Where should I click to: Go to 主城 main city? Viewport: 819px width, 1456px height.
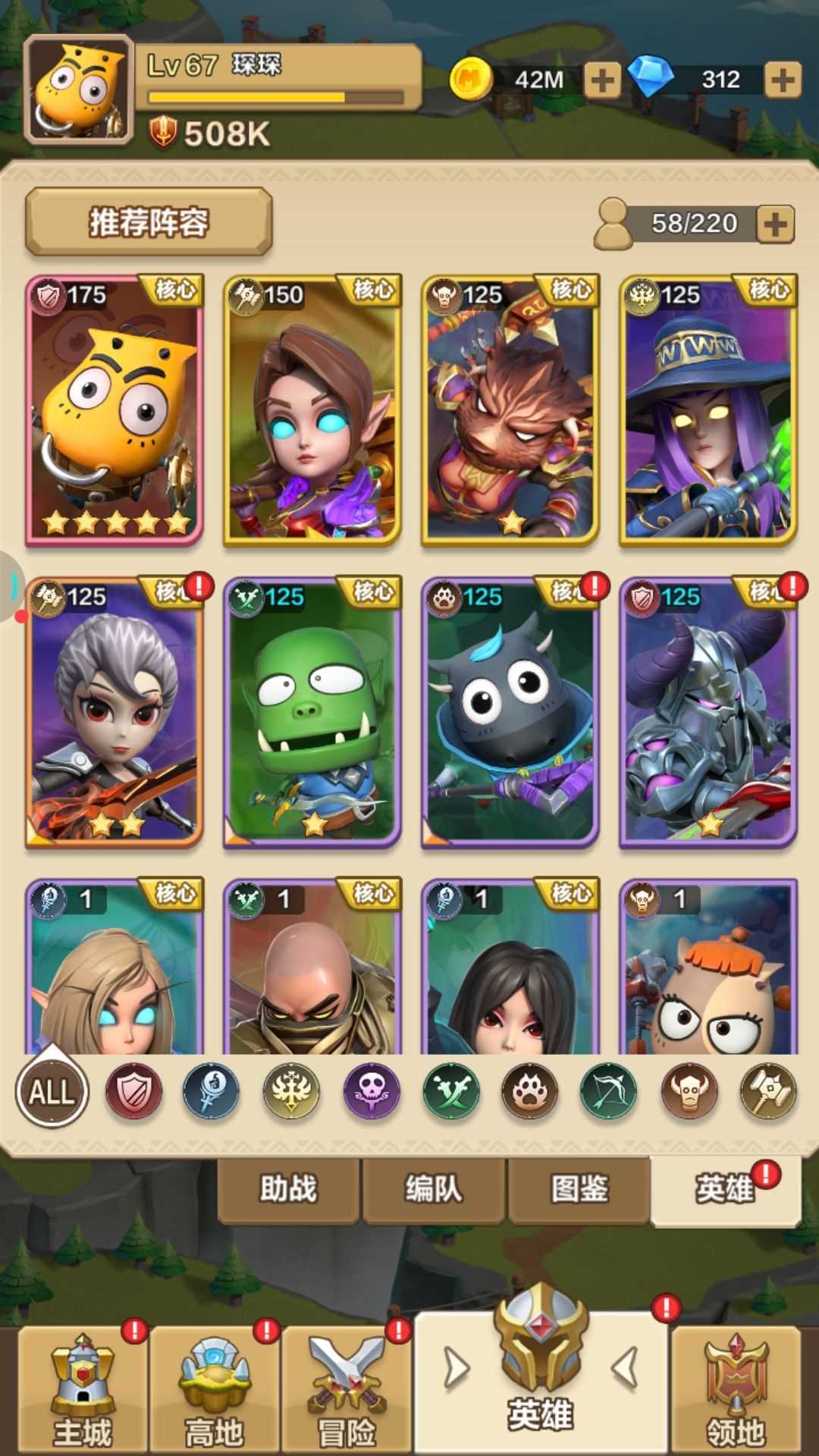(83, 1392)
